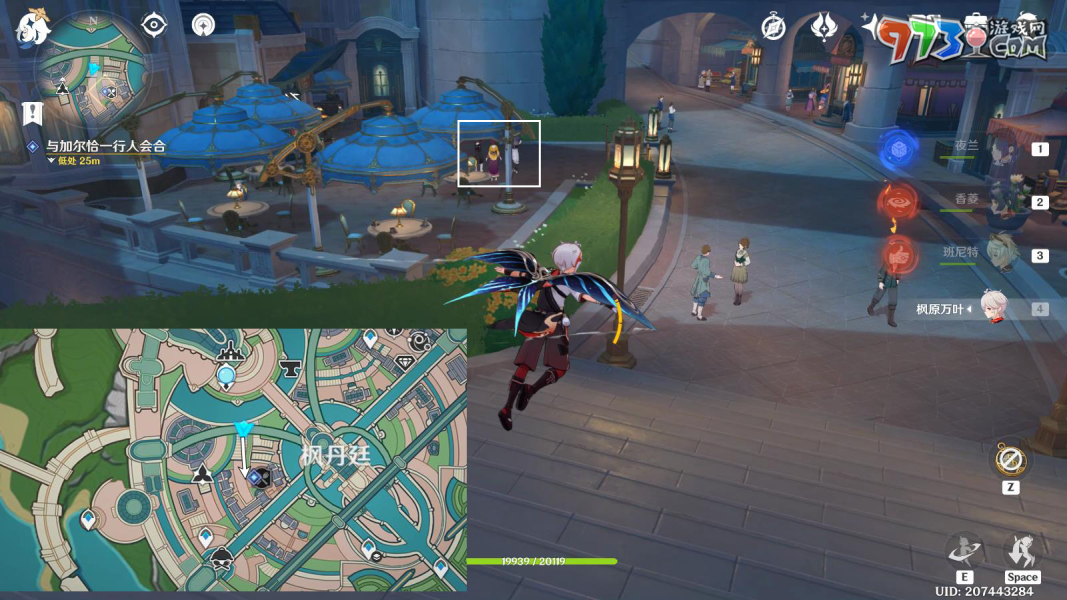Use the compass gadget icon
Screen dimensions: 1067x600
(x=1010, y=461)
